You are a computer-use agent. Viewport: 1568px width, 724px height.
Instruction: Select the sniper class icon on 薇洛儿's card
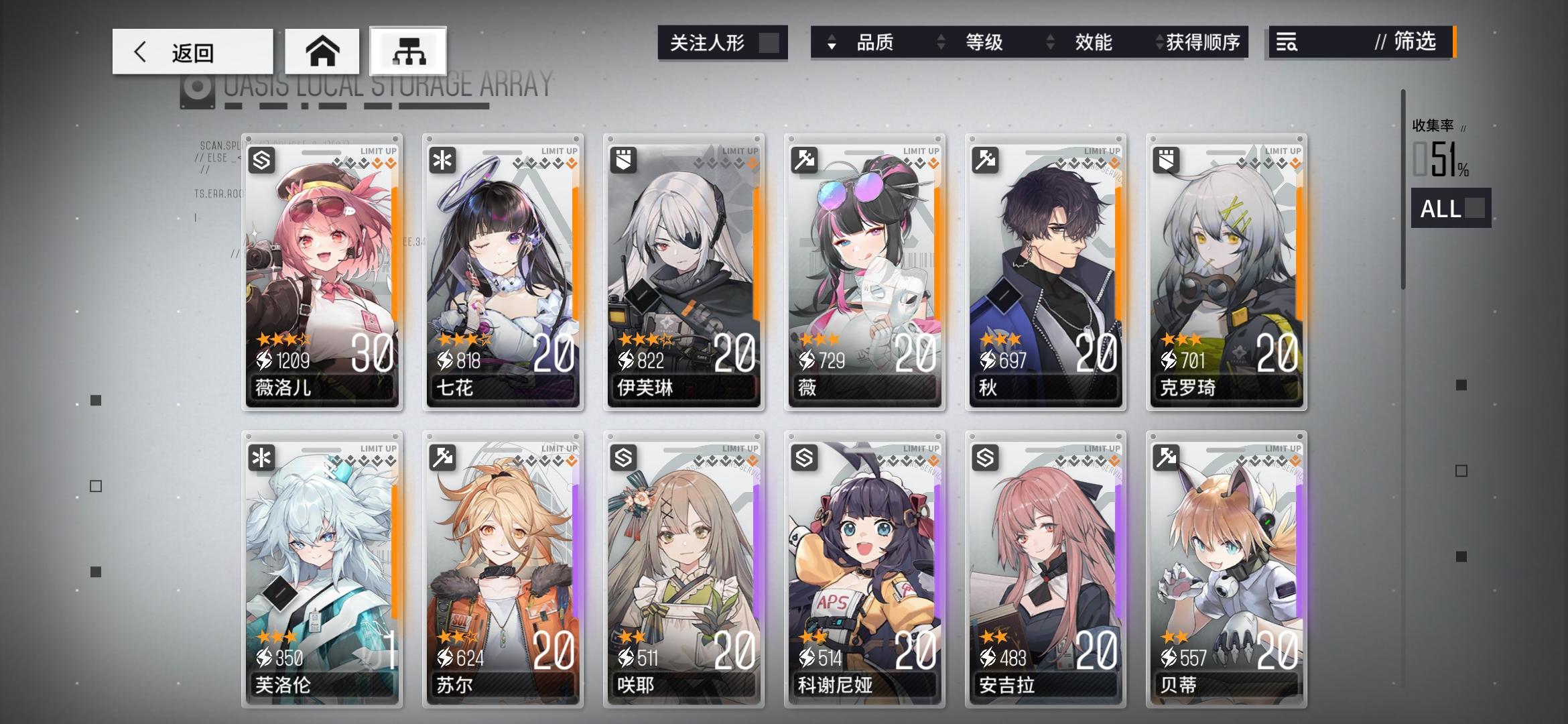(263, 160)
